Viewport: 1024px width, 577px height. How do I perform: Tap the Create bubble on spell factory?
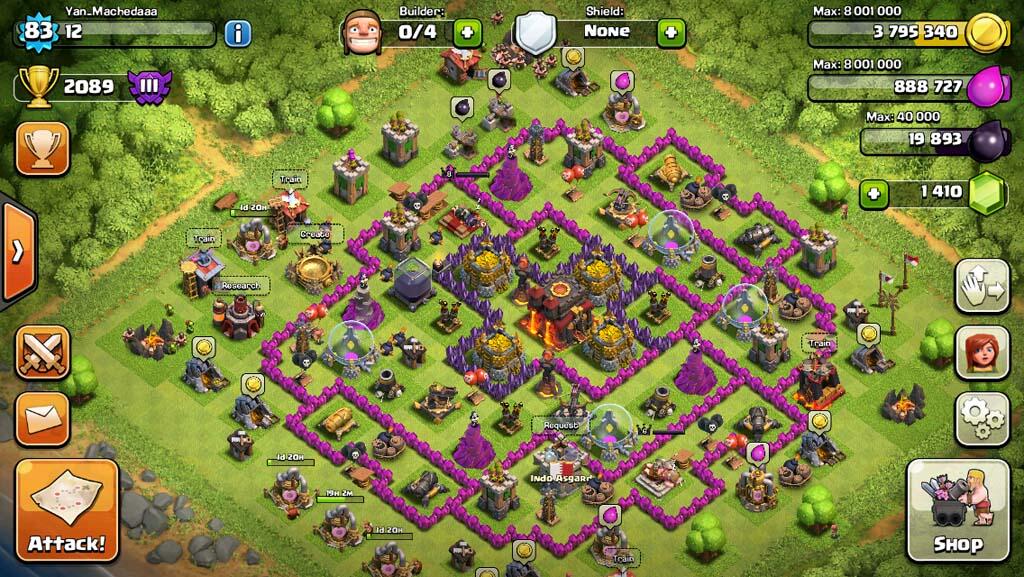click(x=315, y=234)
